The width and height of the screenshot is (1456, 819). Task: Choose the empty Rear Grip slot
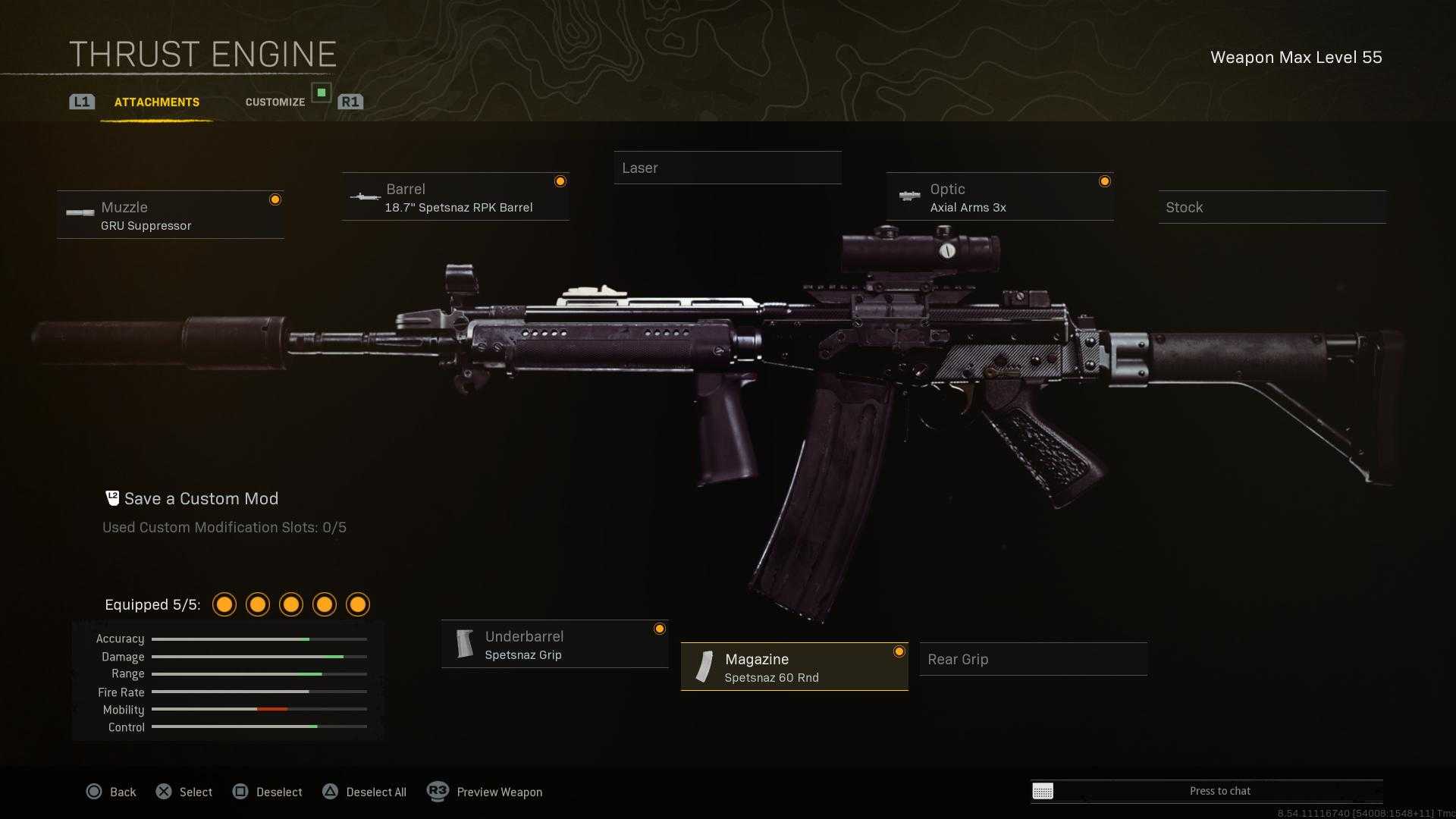1033,660
